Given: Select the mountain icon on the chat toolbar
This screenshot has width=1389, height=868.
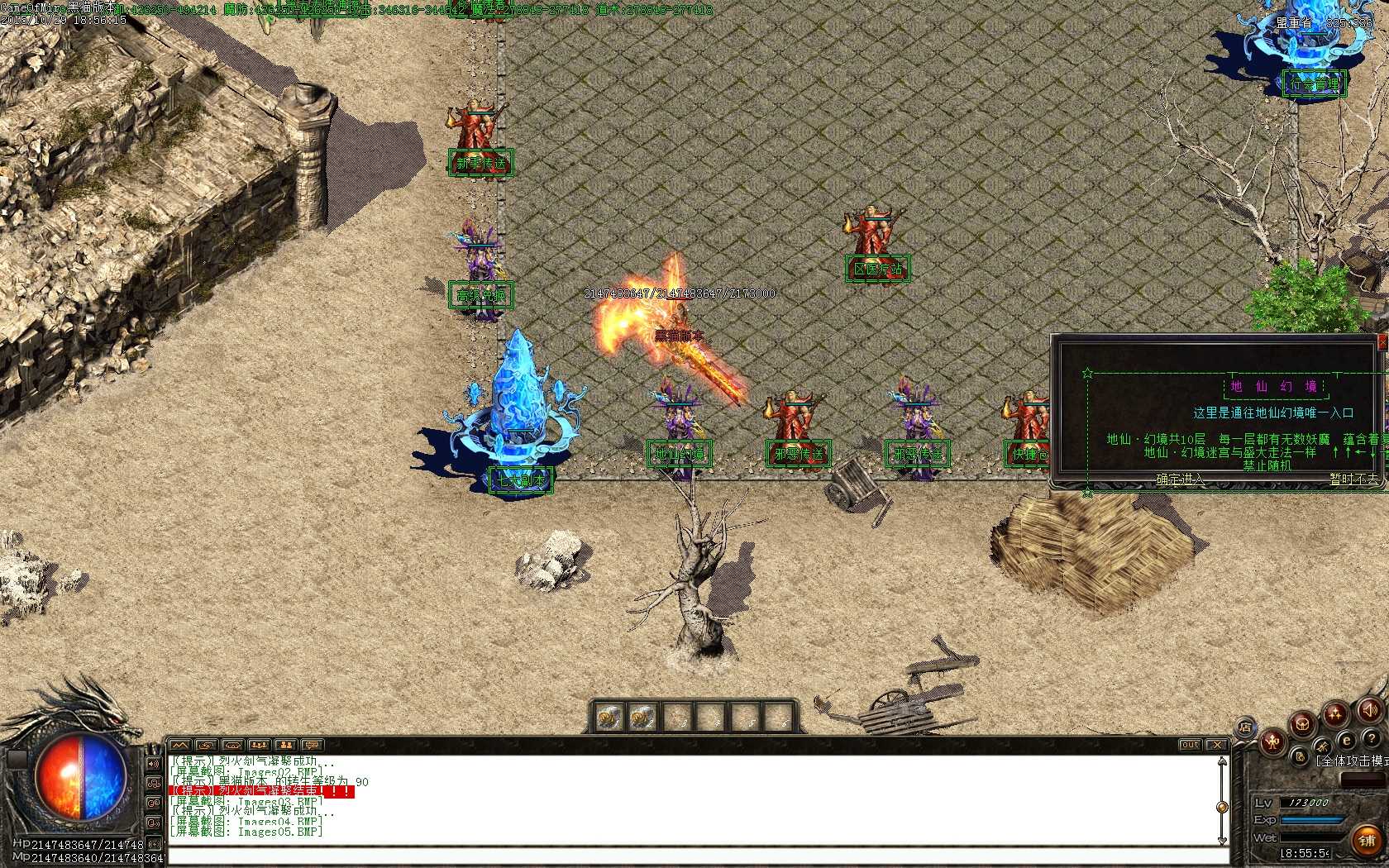Looking at the screenshot, I should [179, 745].
